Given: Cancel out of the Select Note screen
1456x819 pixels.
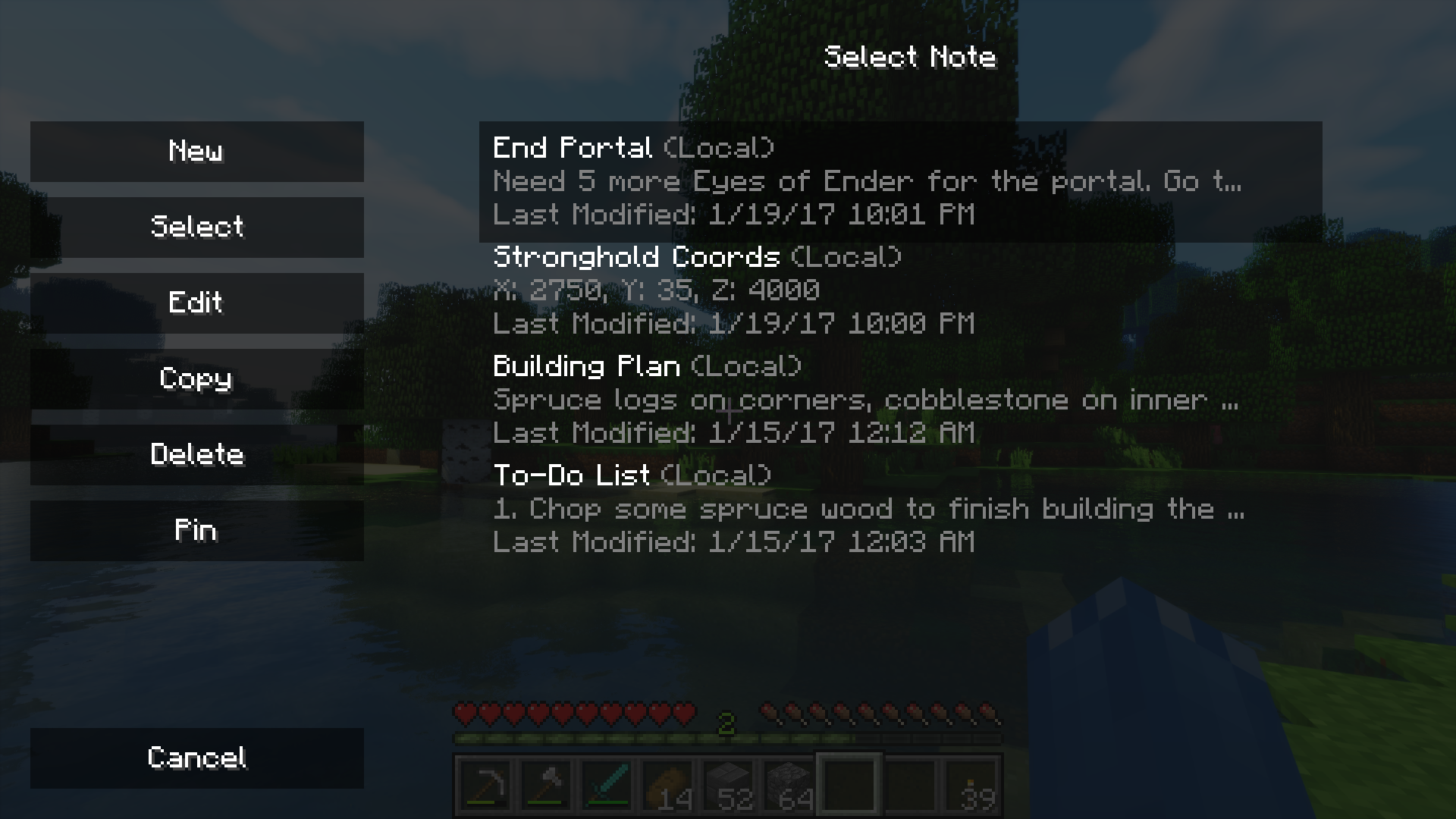Looking at the screenshot, I should point(196,758).
